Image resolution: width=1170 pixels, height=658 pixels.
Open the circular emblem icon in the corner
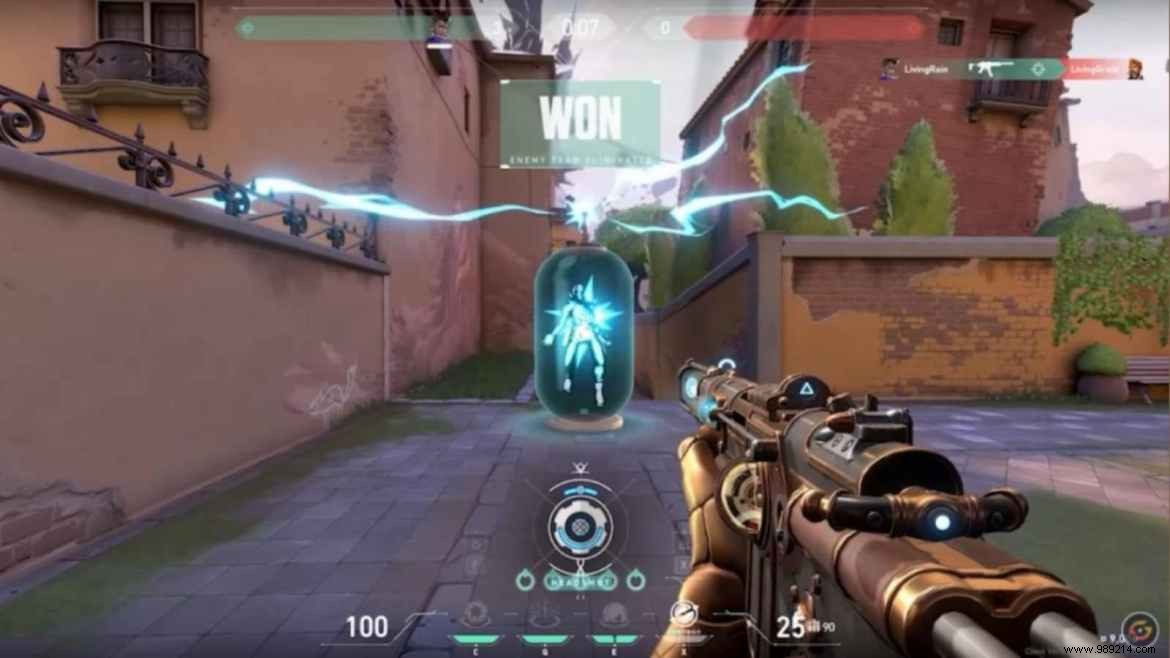pyautogui.click(x=1137, y=630)
